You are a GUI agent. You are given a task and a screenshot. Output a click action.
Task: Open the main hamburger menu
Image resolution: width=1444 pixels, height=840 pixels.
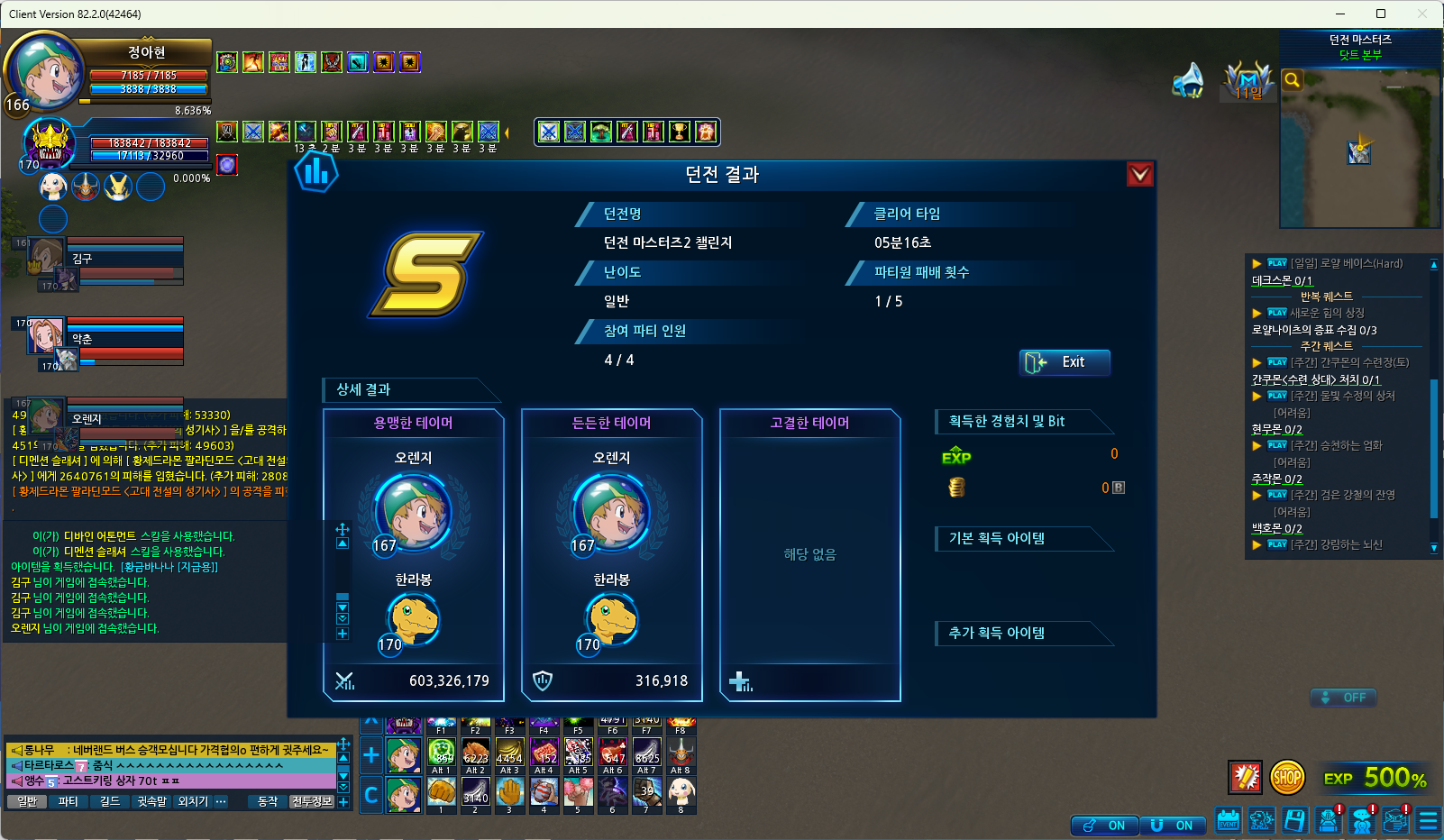[1428, 820]
